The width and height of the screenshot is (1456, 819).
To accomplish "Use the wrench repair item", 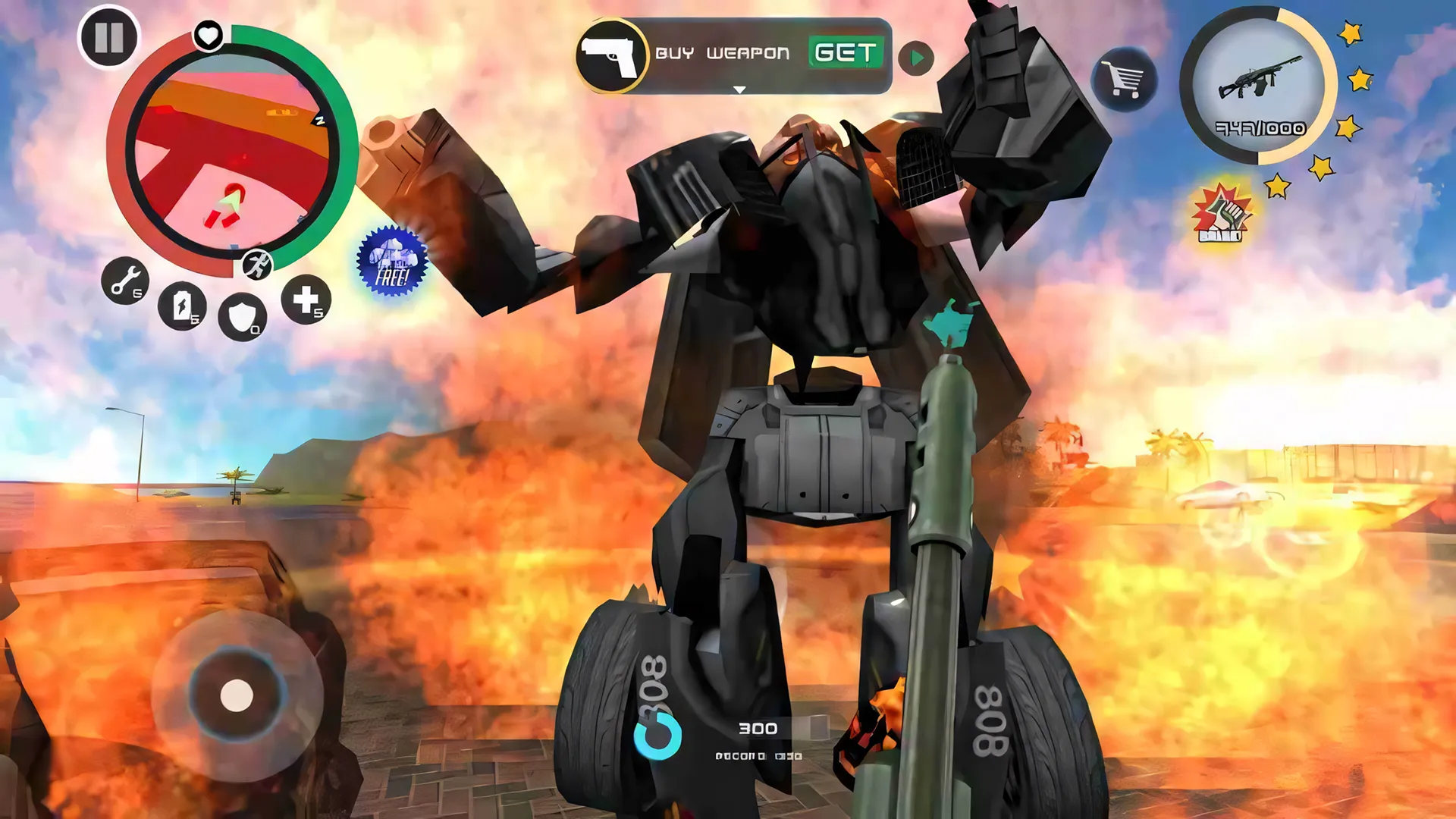I will tap(125, 281).
